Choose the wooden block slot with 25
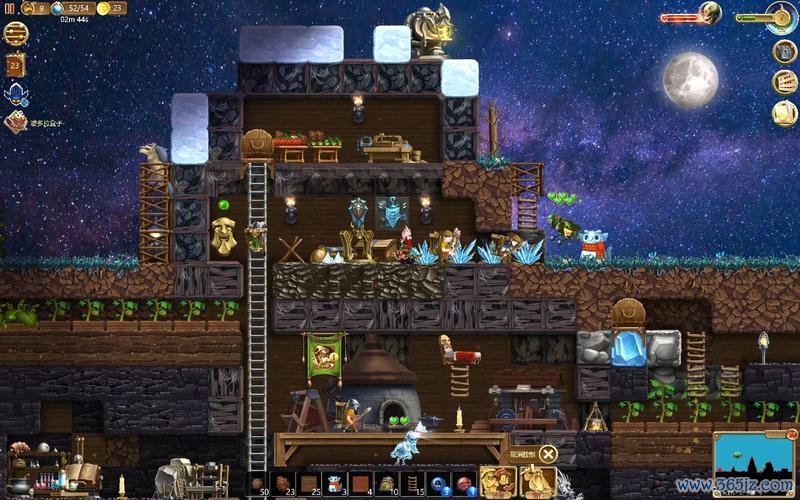The image size is (800, 500). point(309,484)
